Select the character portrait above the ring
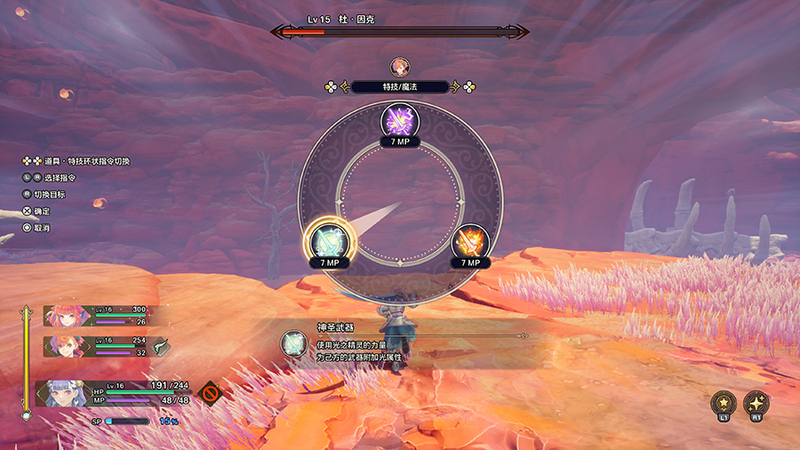The height and width of the screenshot is (450, 800). [400, 67]
